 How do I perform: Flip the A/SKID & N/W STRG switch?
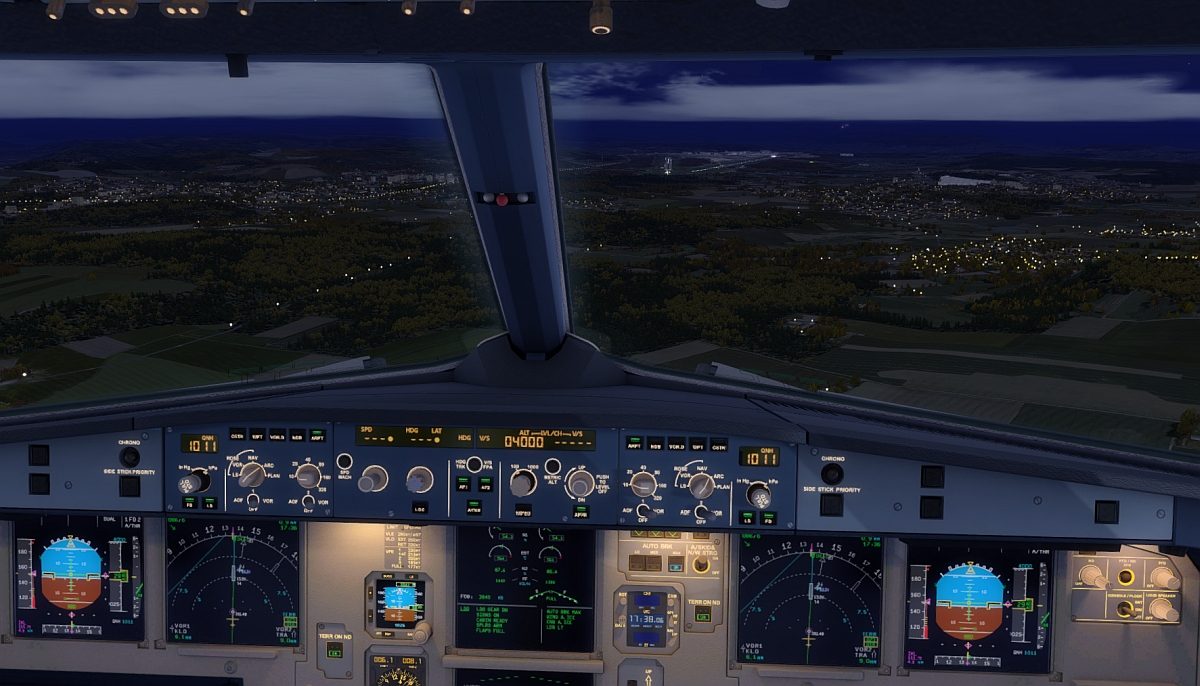701,565
